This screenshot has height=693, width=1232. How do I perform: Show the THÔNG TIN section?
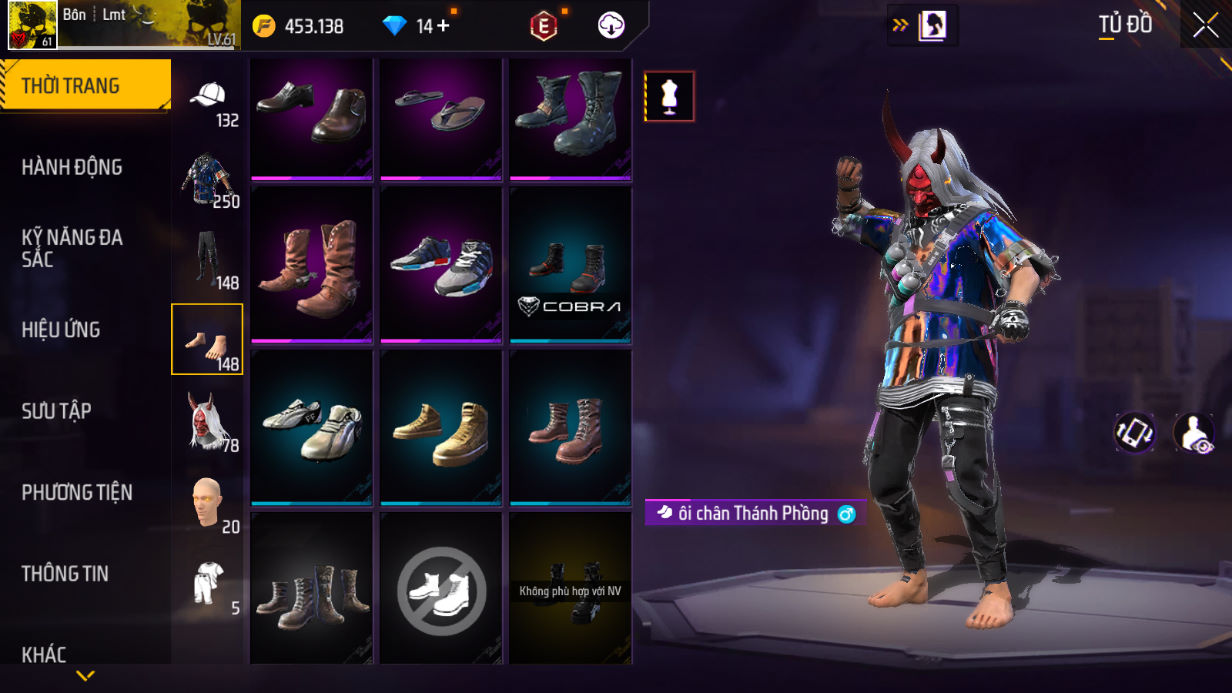click(x=65, y=573)
